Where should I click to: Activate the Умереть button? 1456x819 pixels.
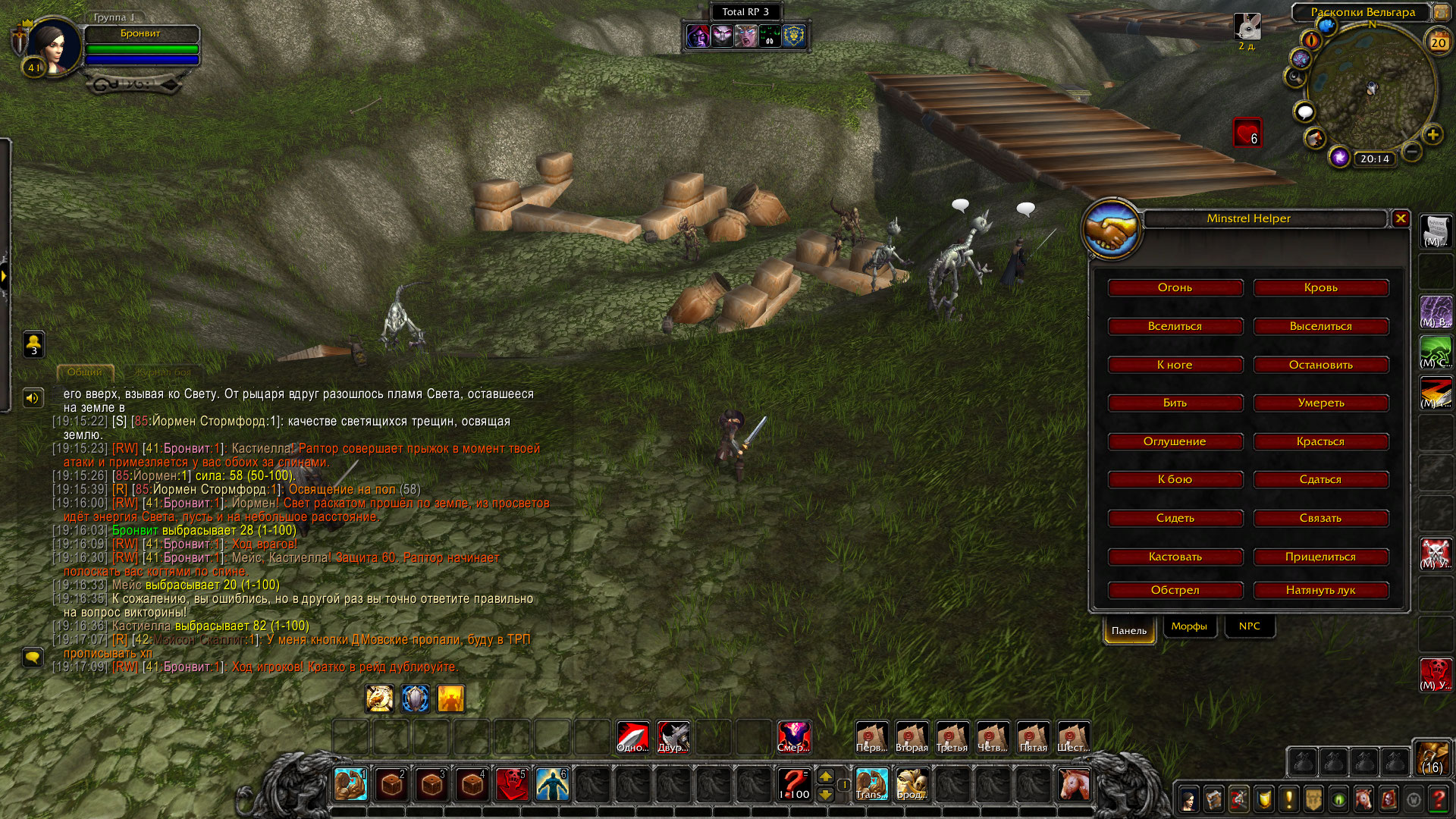pyautogui.click(x=1320, y=403)
